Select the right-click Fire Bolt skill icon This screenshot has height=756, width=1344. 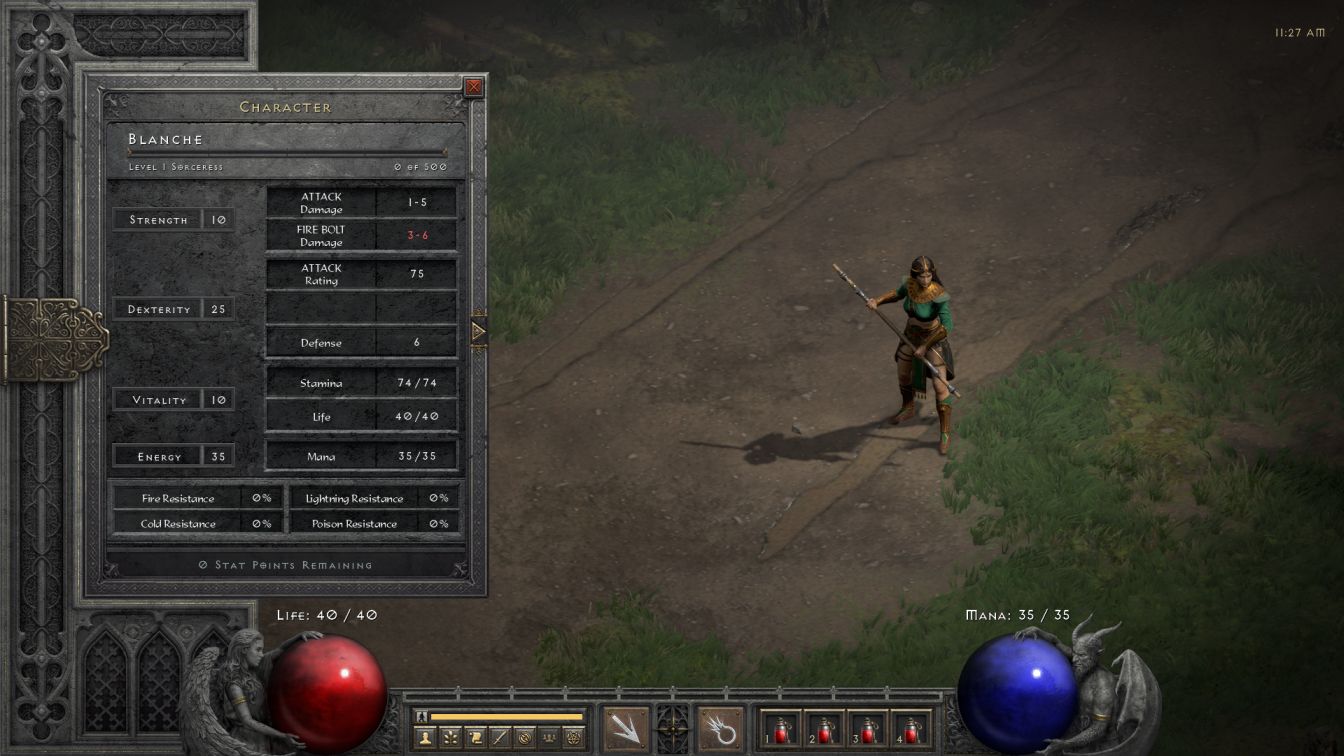720,729
